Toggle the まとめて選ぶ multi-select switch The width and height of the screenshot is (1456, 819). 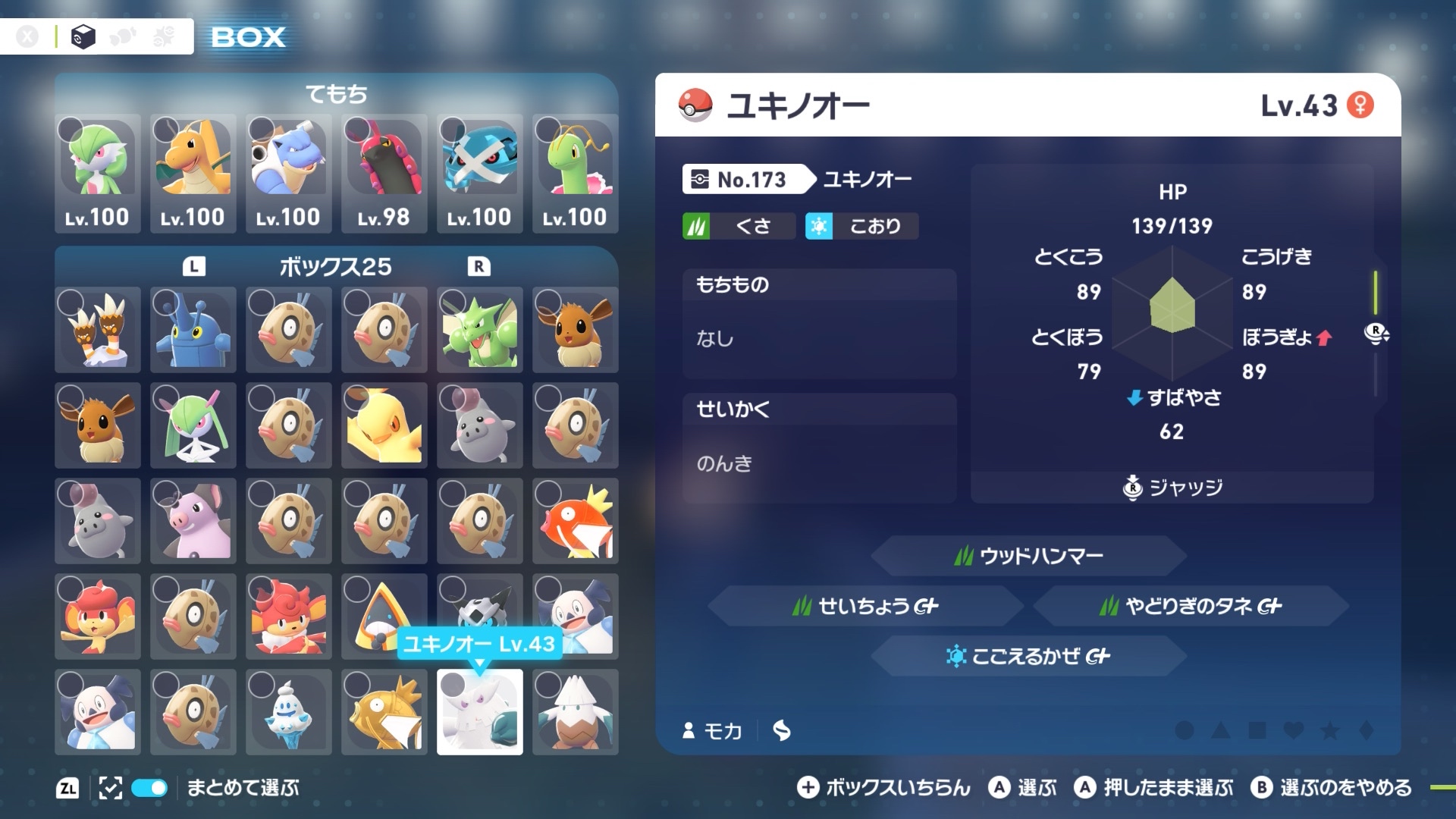[149, 788]
